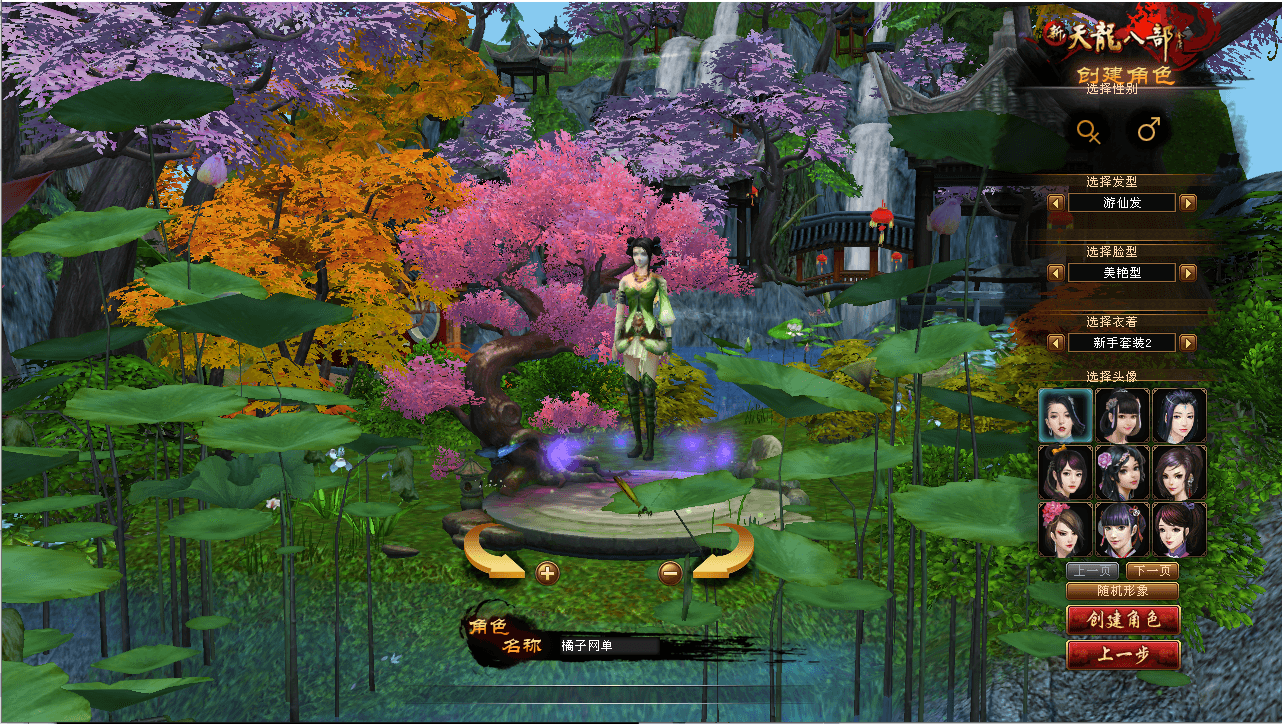Choose the next face type (脸型)
The width and height of the screenshot is (1282, 724).
click(x=1188, y=272)
